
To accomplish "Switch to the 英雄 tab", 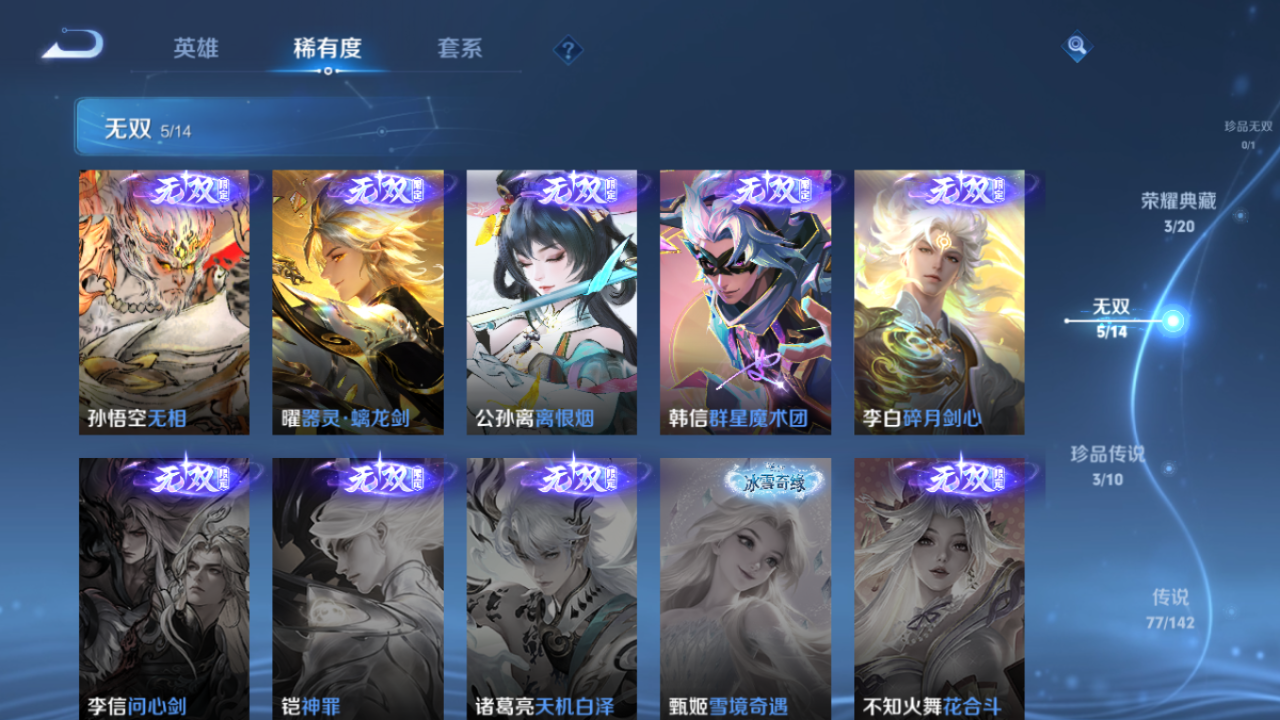I will click(196, 49).
